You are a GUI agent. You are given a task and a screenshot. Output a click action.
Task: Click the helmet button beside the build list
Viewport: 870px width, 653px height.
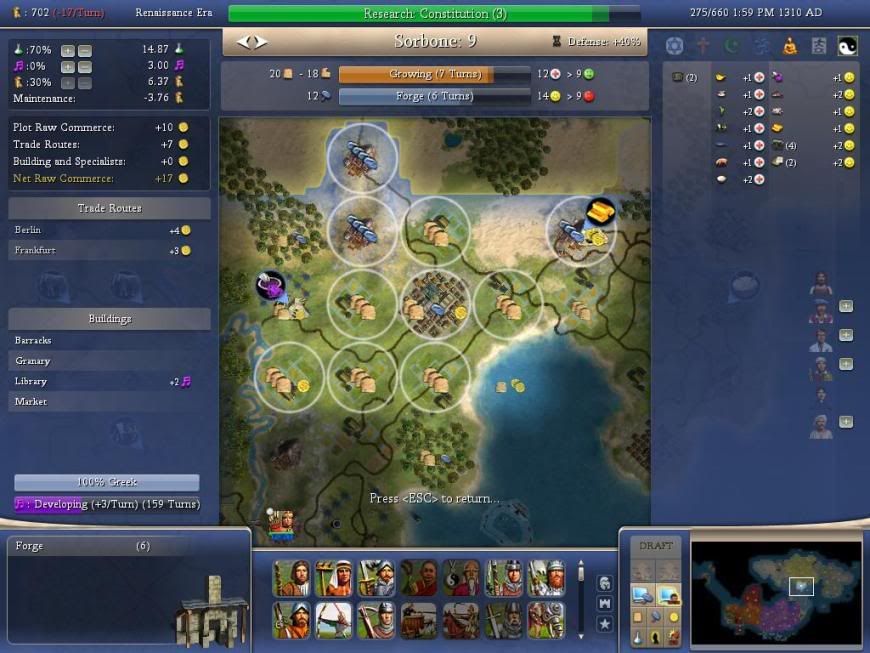pos(605,583)
